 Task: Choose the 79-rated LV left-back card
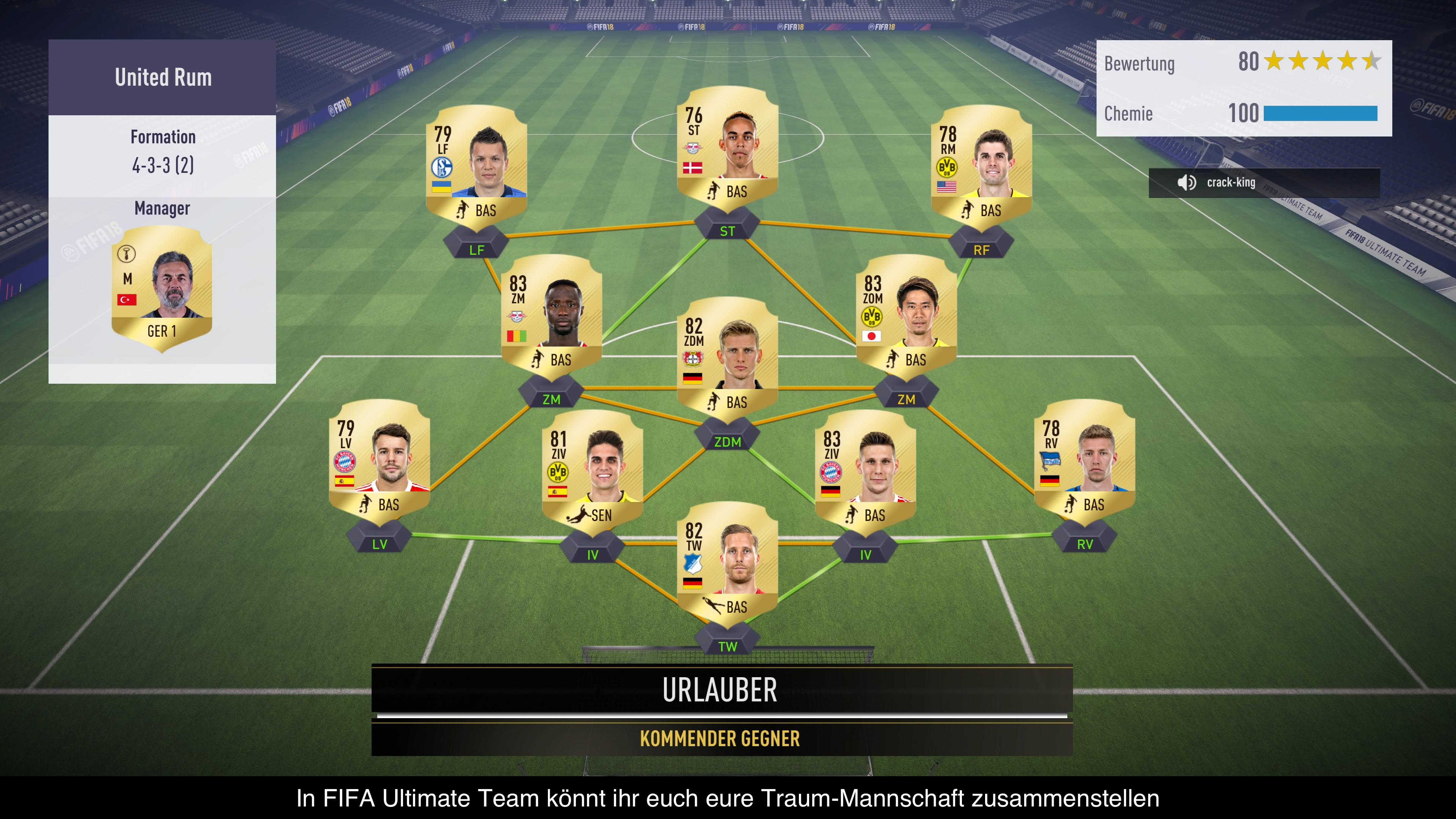pos(379,461)
